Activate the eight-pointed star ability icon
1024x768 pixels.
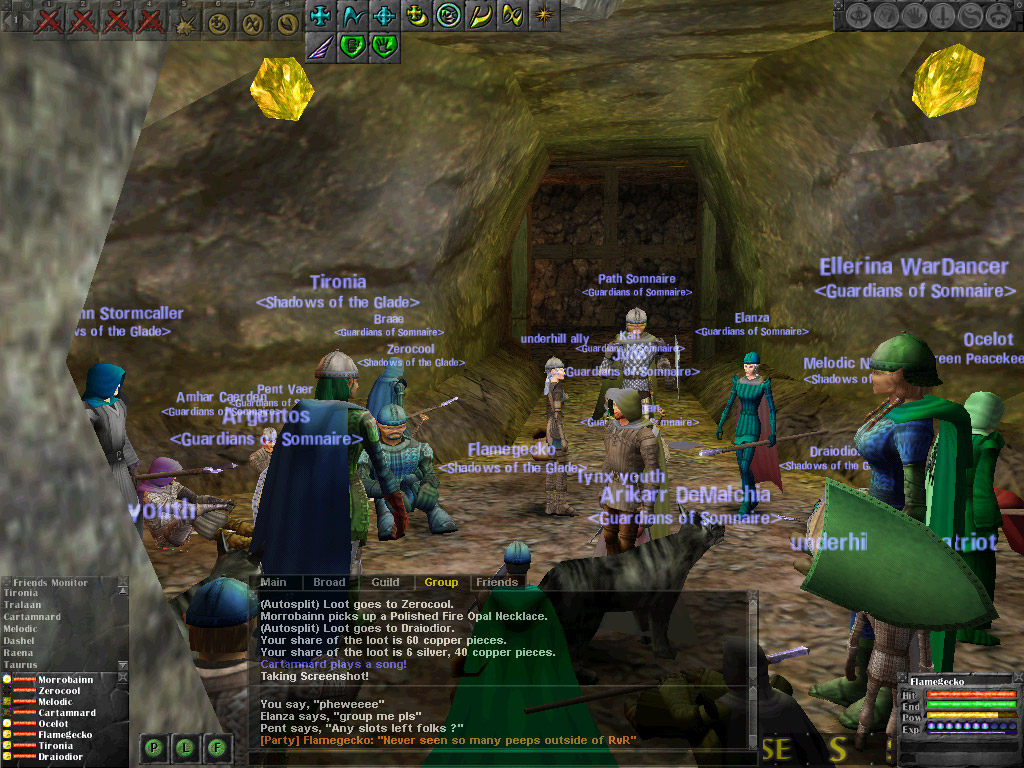pyautogui.click(x=544, y=15)
